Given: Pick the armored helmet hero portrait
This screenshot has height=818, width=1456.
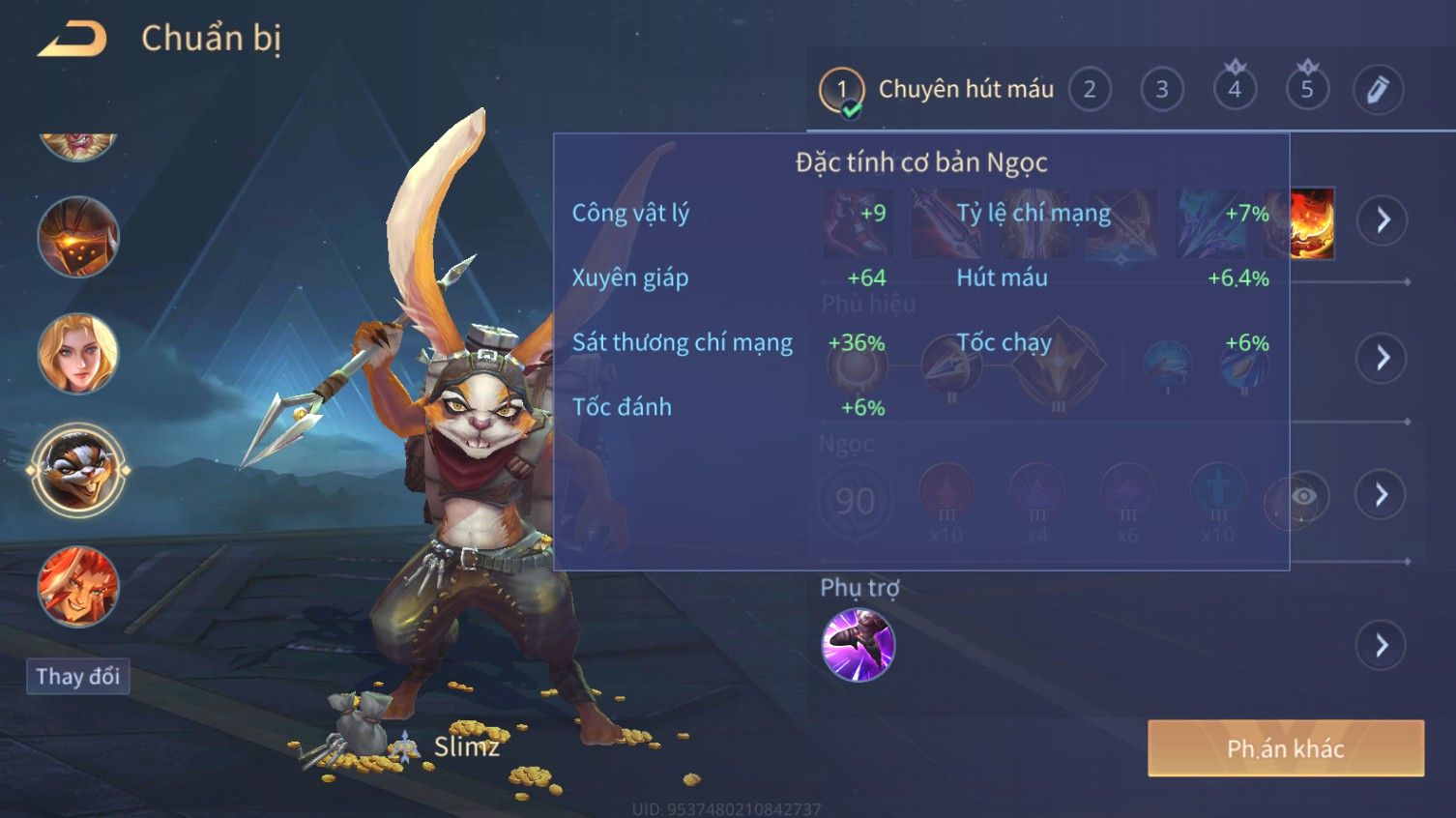Looking at the screenshot, I should point(78,237).
